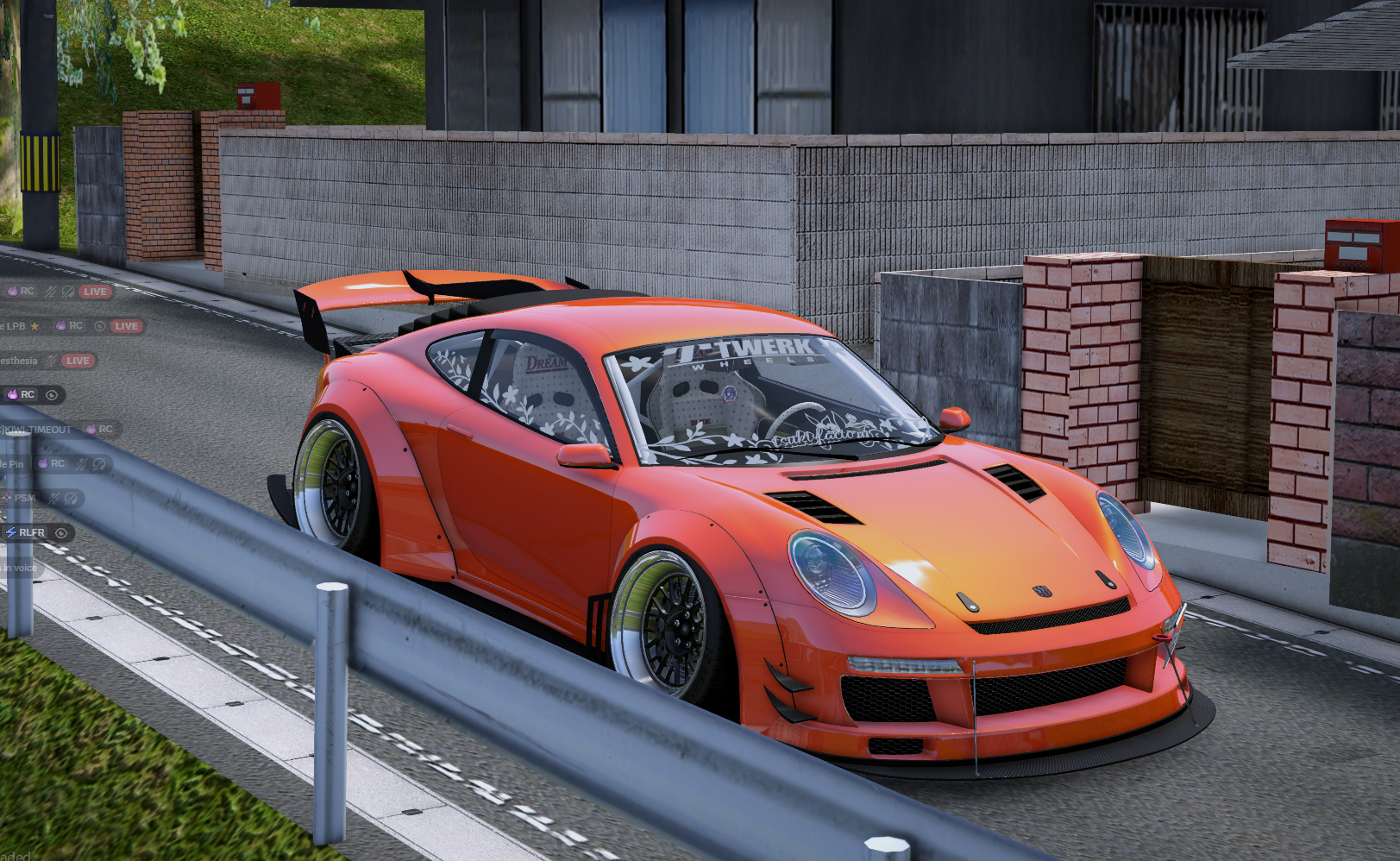The width and height of the screenshot is (1400, 861).
Task: Click the flame icon on the LPB user's RC badge
Action: [60, 326]
